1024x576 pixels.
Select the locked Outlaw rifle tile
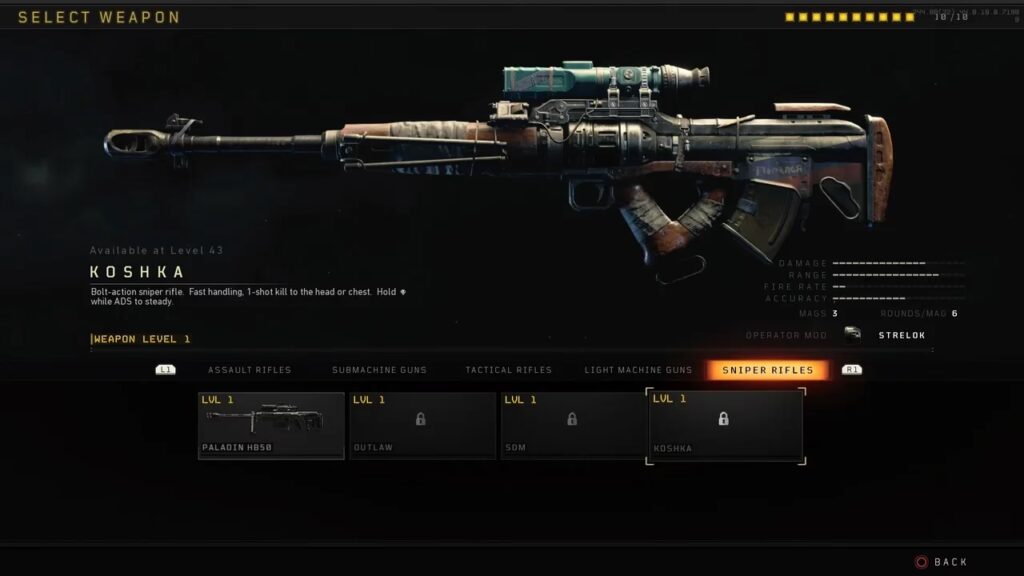(422, 425)
